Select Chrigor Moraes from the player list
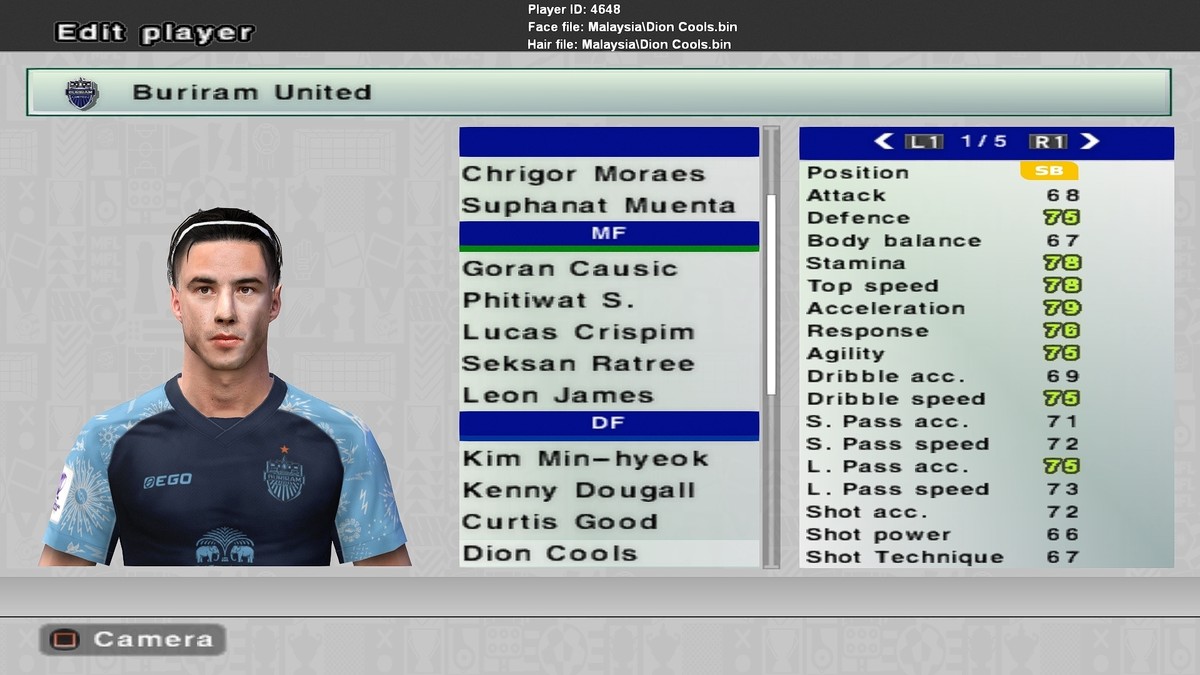 click(583, 174)
